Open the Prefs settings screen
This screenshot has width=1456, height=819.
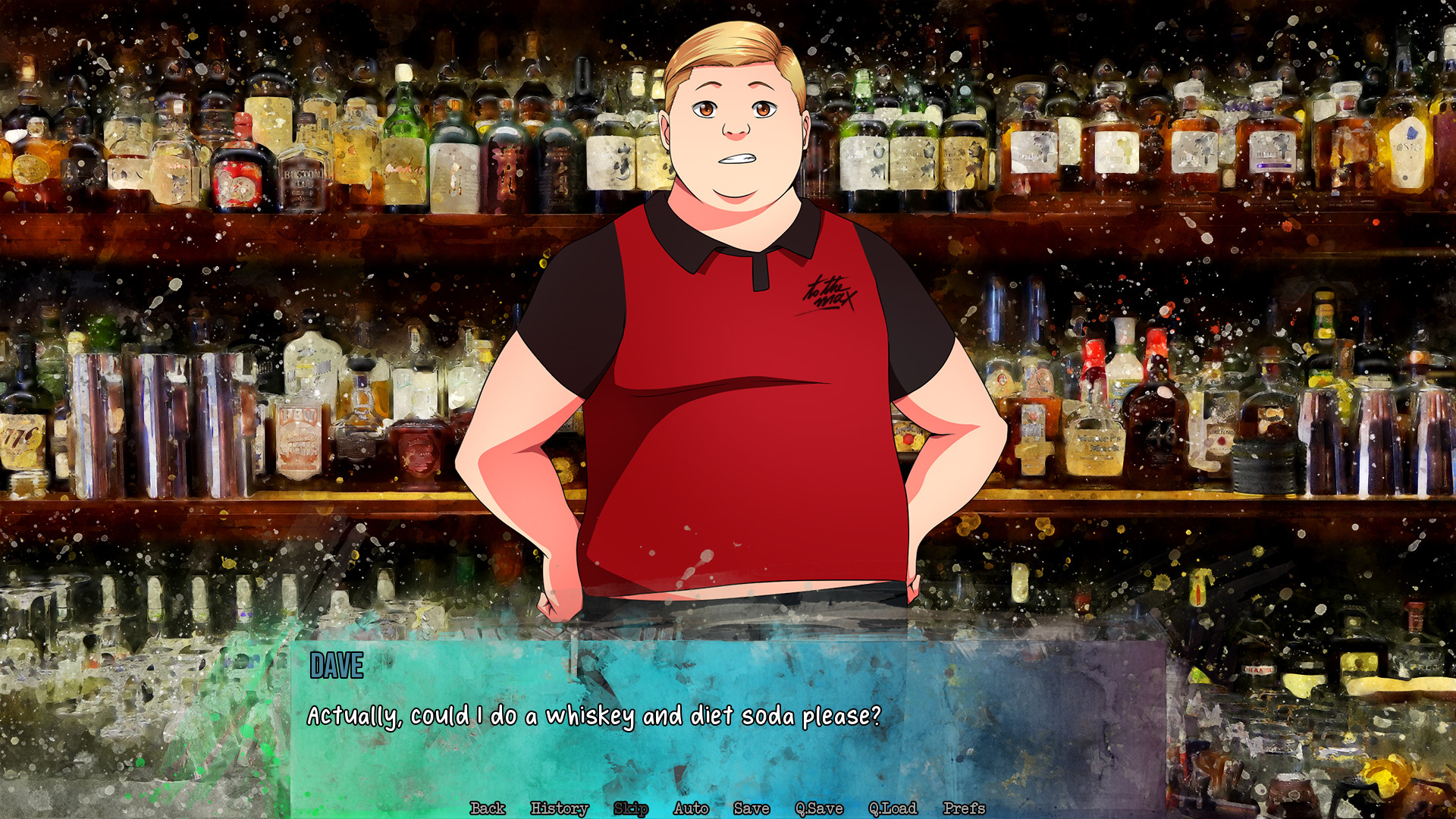coord(965,809)
